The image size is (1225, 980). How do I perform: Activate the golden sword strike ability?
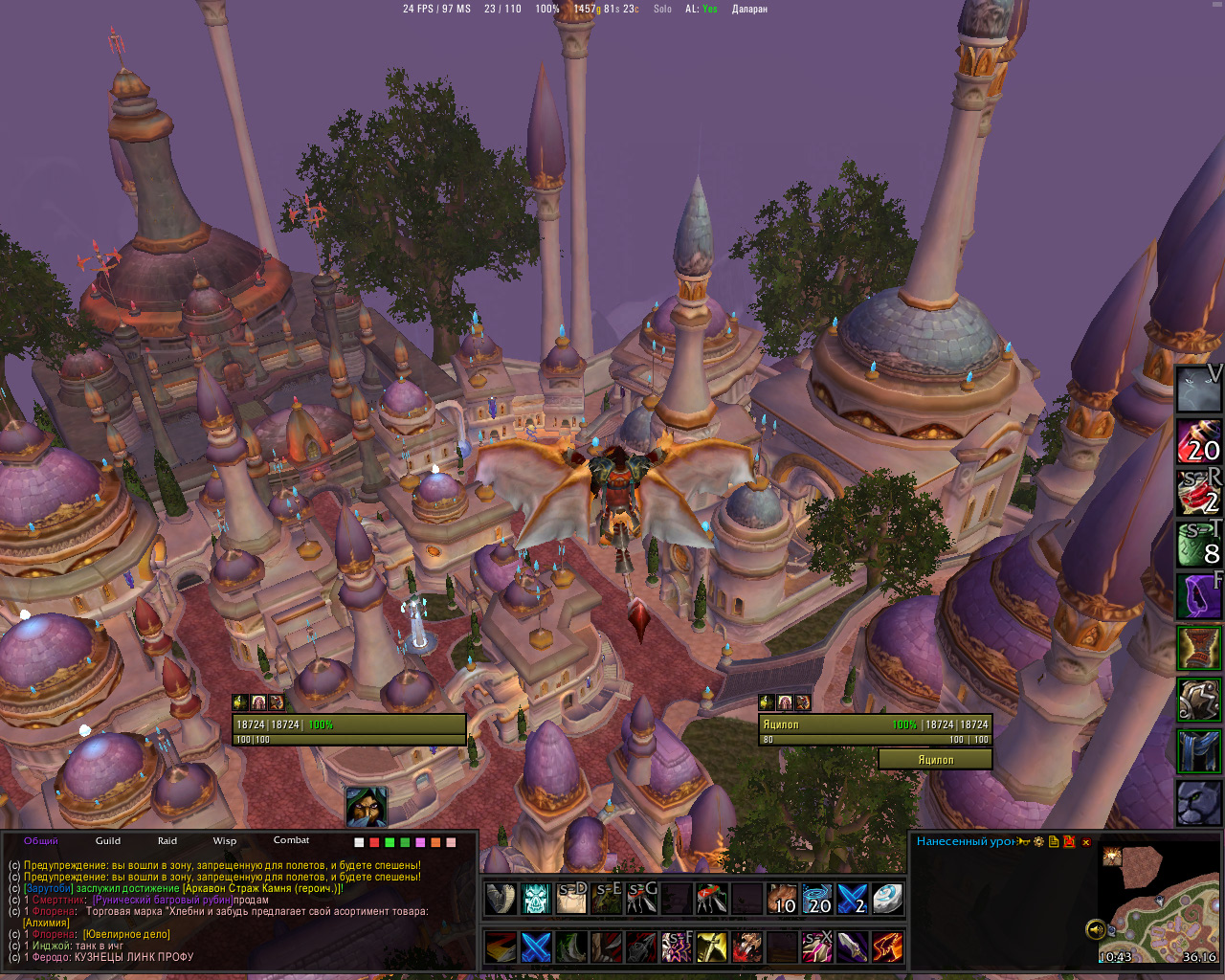click(x=711, y=947)
